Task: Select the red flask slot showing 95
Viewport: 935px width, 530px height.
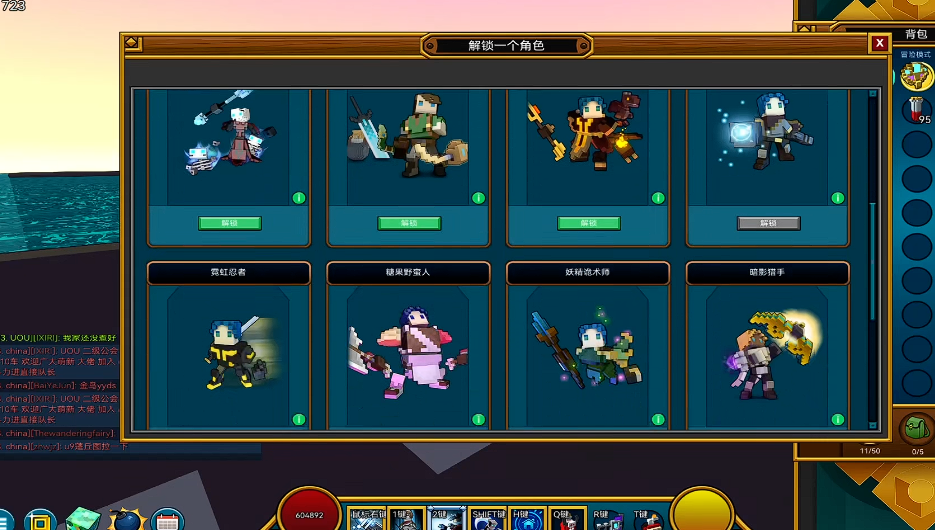Action: [916, 110]
